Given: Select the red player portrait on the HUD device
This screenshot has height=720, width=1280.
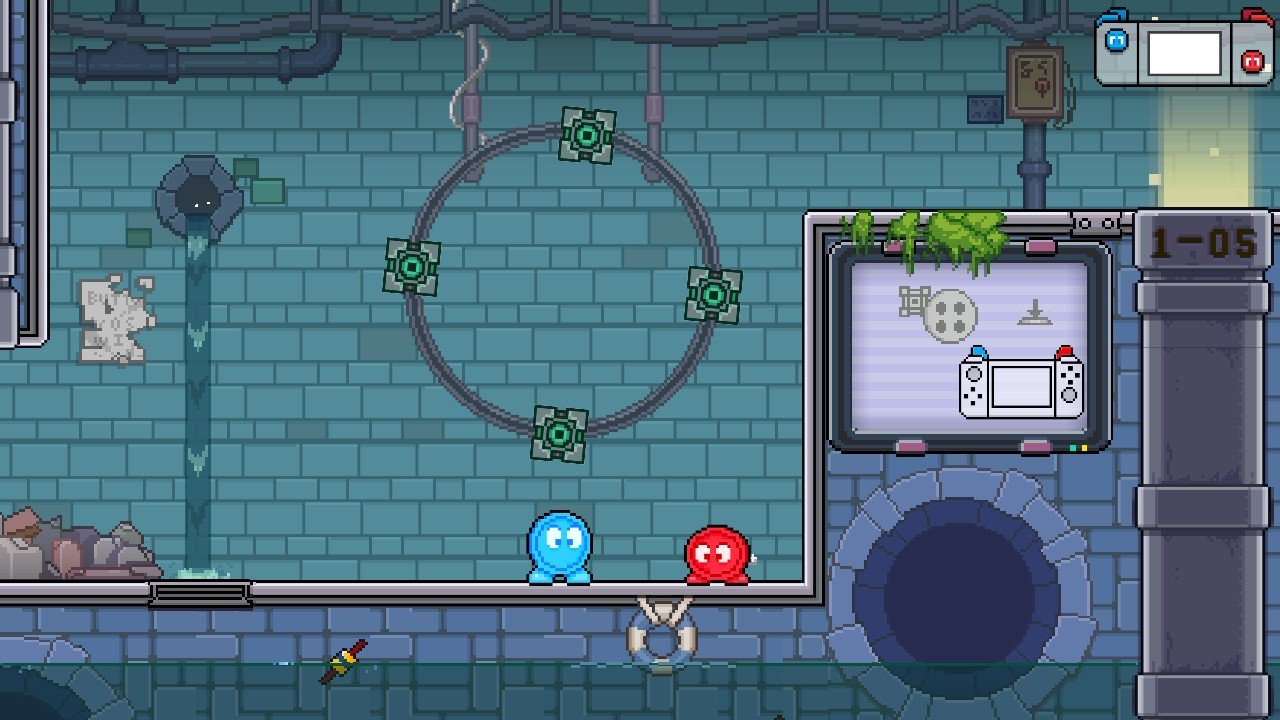Looking at the screenshot, I should click(x=1252, y=60).
